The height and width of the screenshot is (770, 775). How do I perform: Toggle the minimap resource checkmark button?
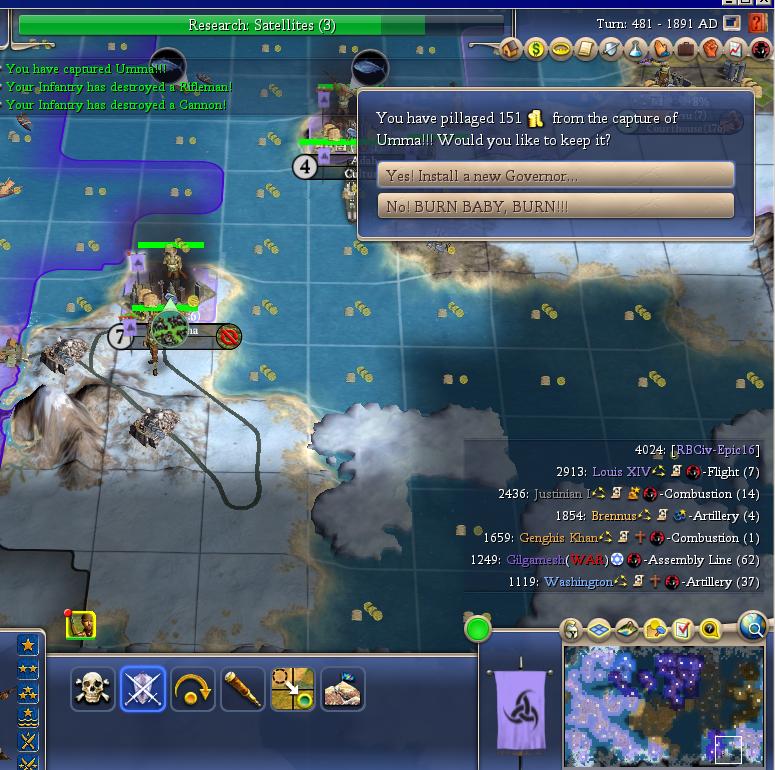tap(683, 629)
